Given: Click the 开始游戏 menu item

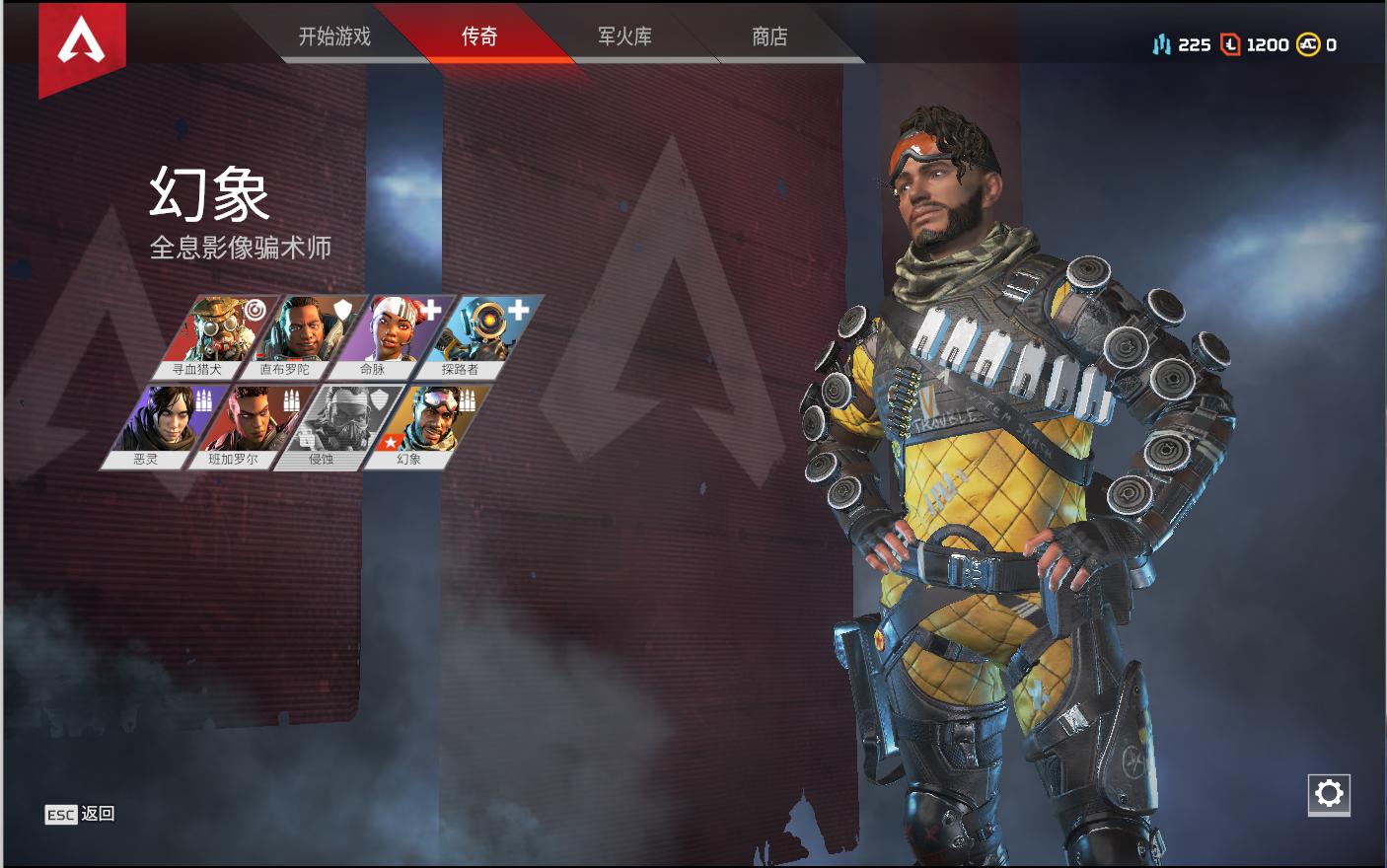Looking at the screenshot, I should pyautogui.click(x=334, y=36).
